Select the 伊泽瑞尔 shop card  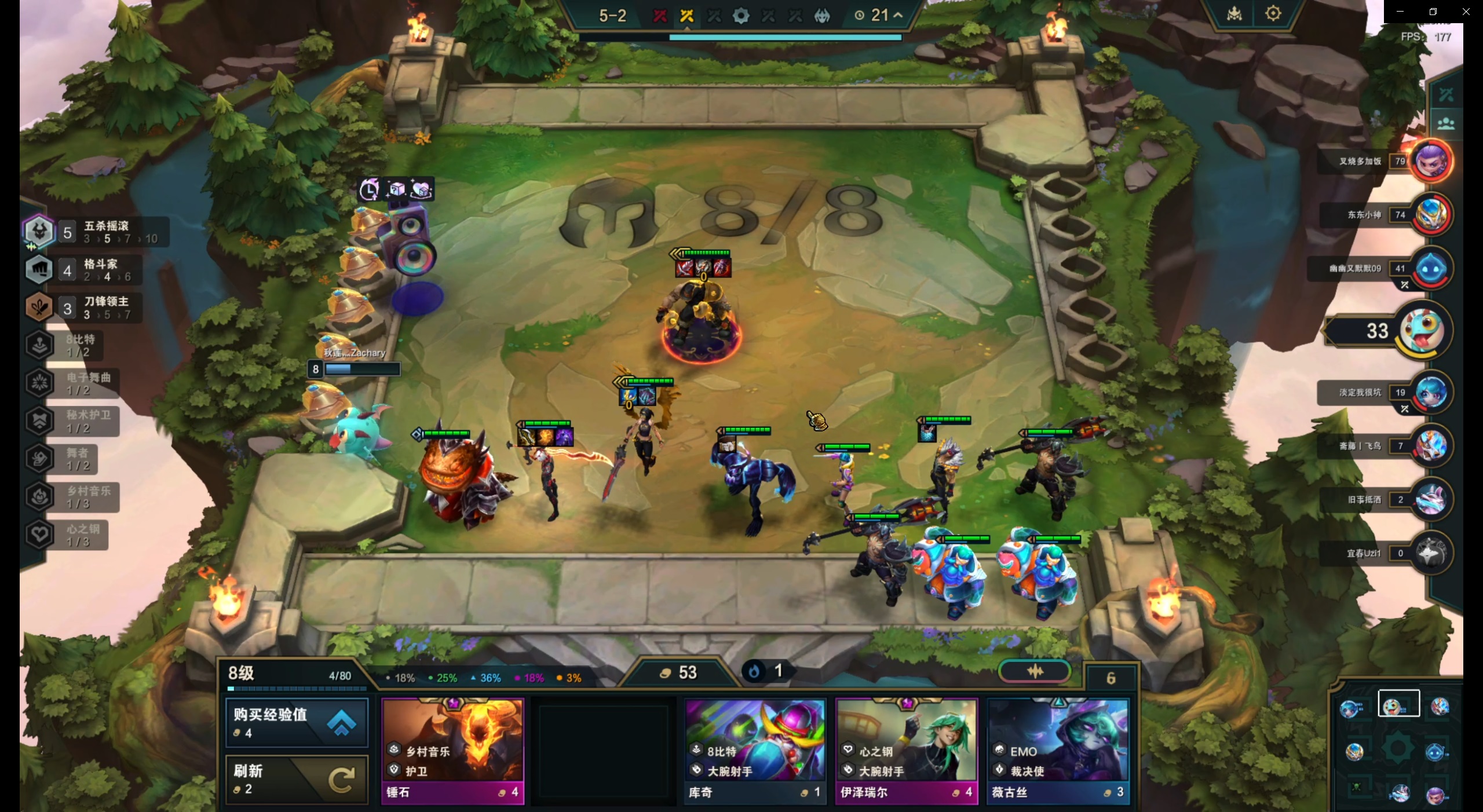tap(906, 751)
